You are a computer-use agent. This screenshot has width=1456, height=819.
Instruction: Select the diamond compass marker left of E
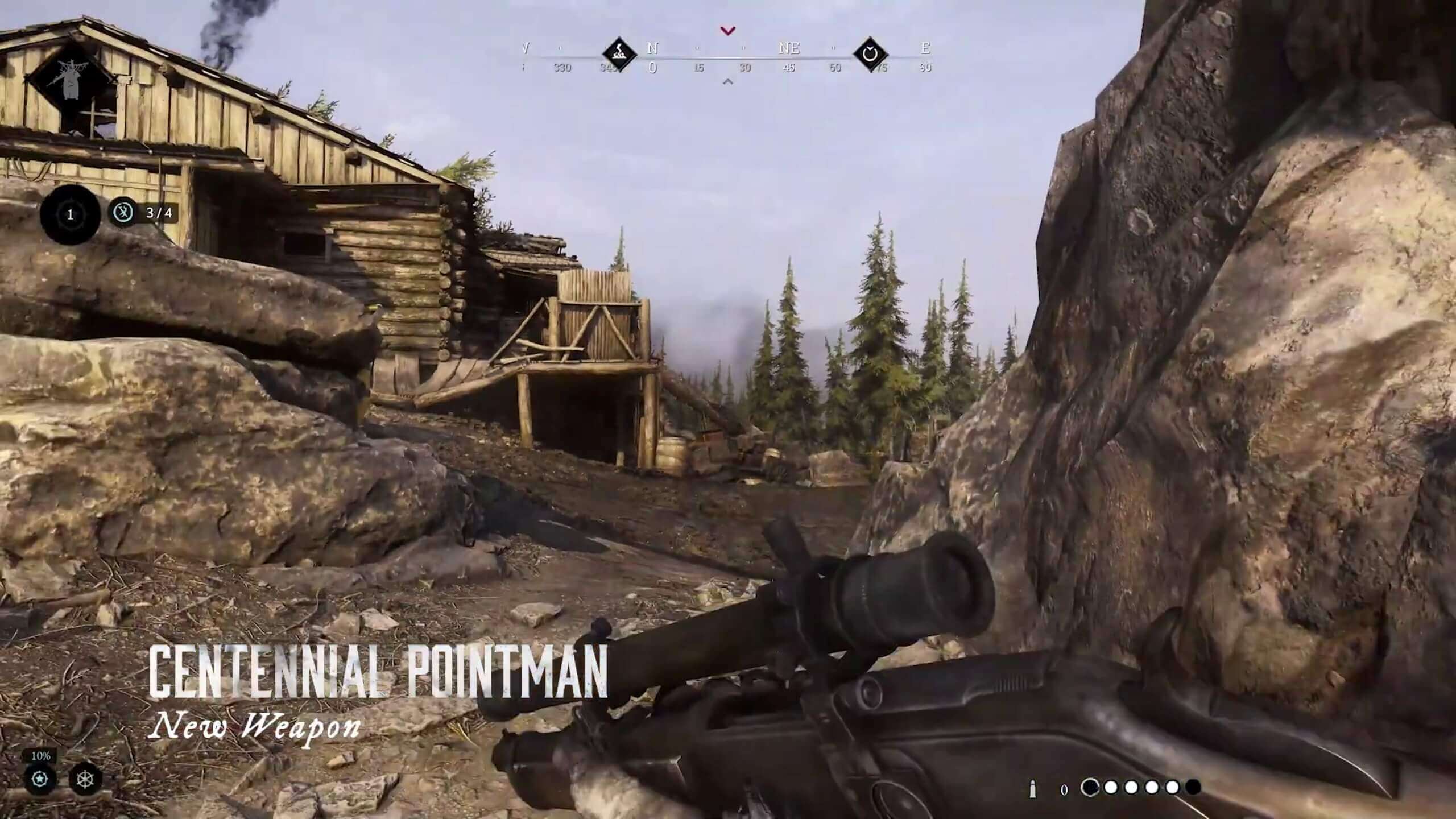(x=870, y=55)
